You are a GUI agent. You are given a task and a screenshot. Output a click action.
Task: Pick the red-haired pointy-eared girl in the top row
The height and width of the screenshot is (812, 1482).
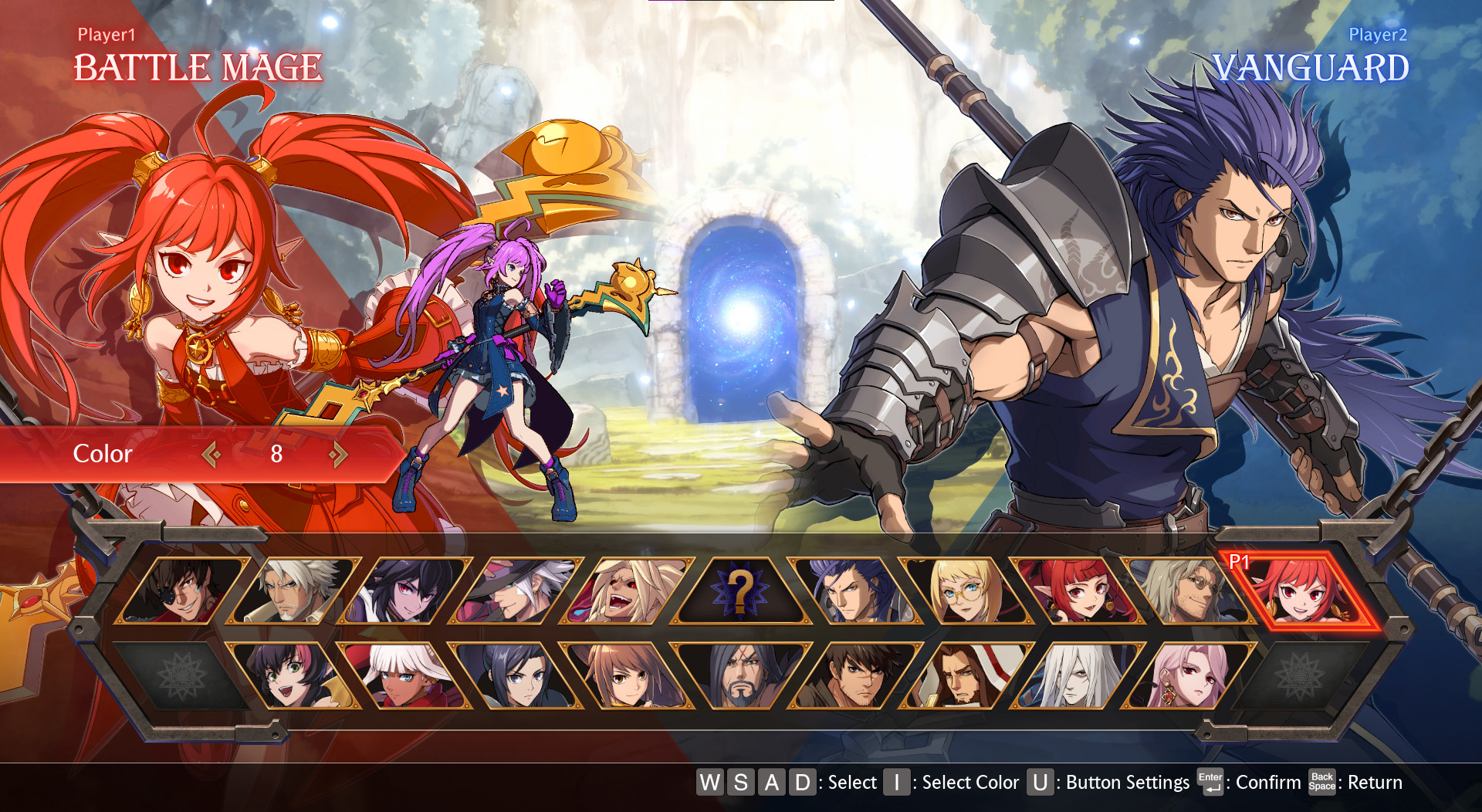point(1073,594)
